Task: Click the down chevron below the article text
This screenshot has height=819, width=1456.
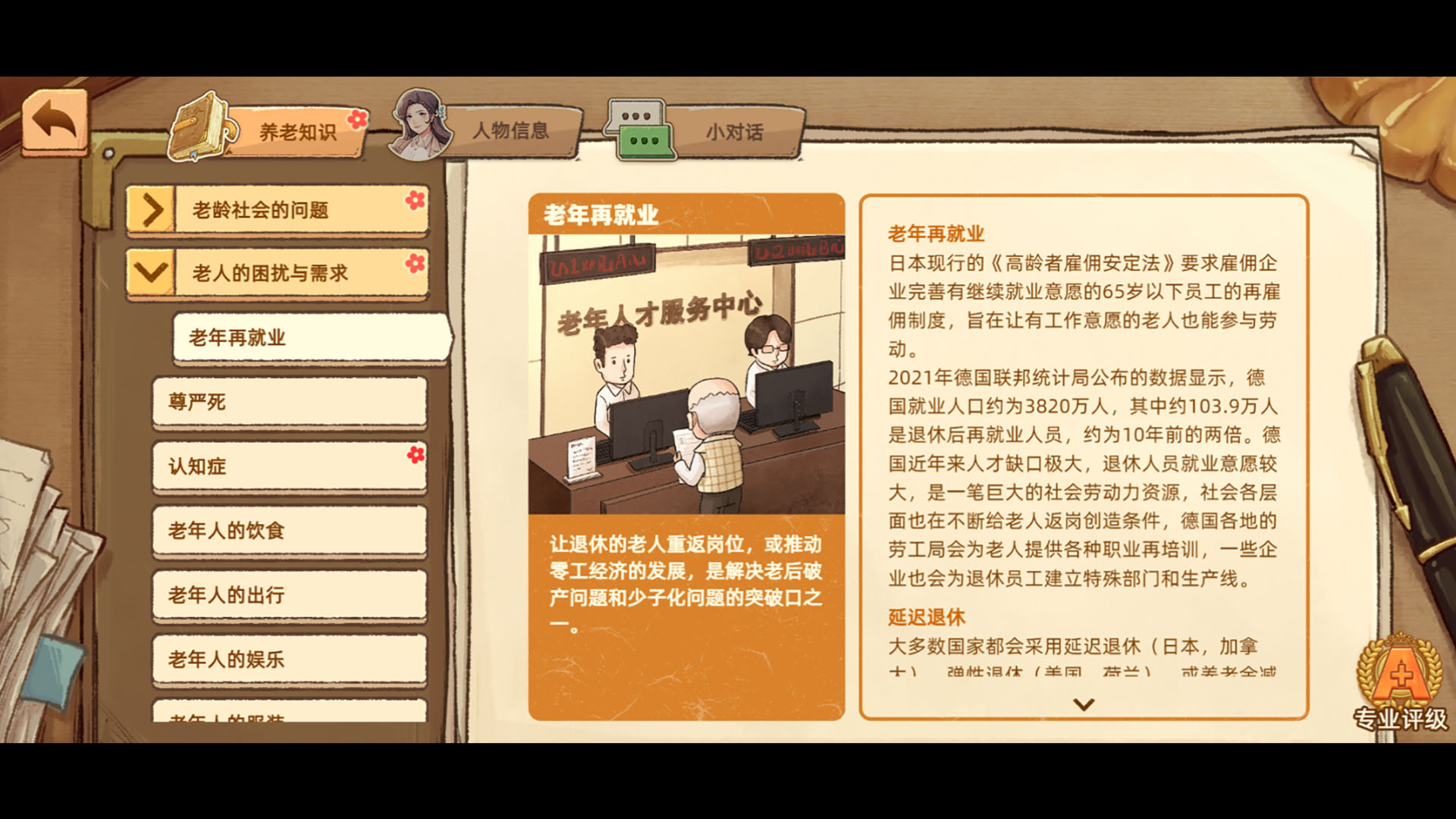Action: (1084, 705)
